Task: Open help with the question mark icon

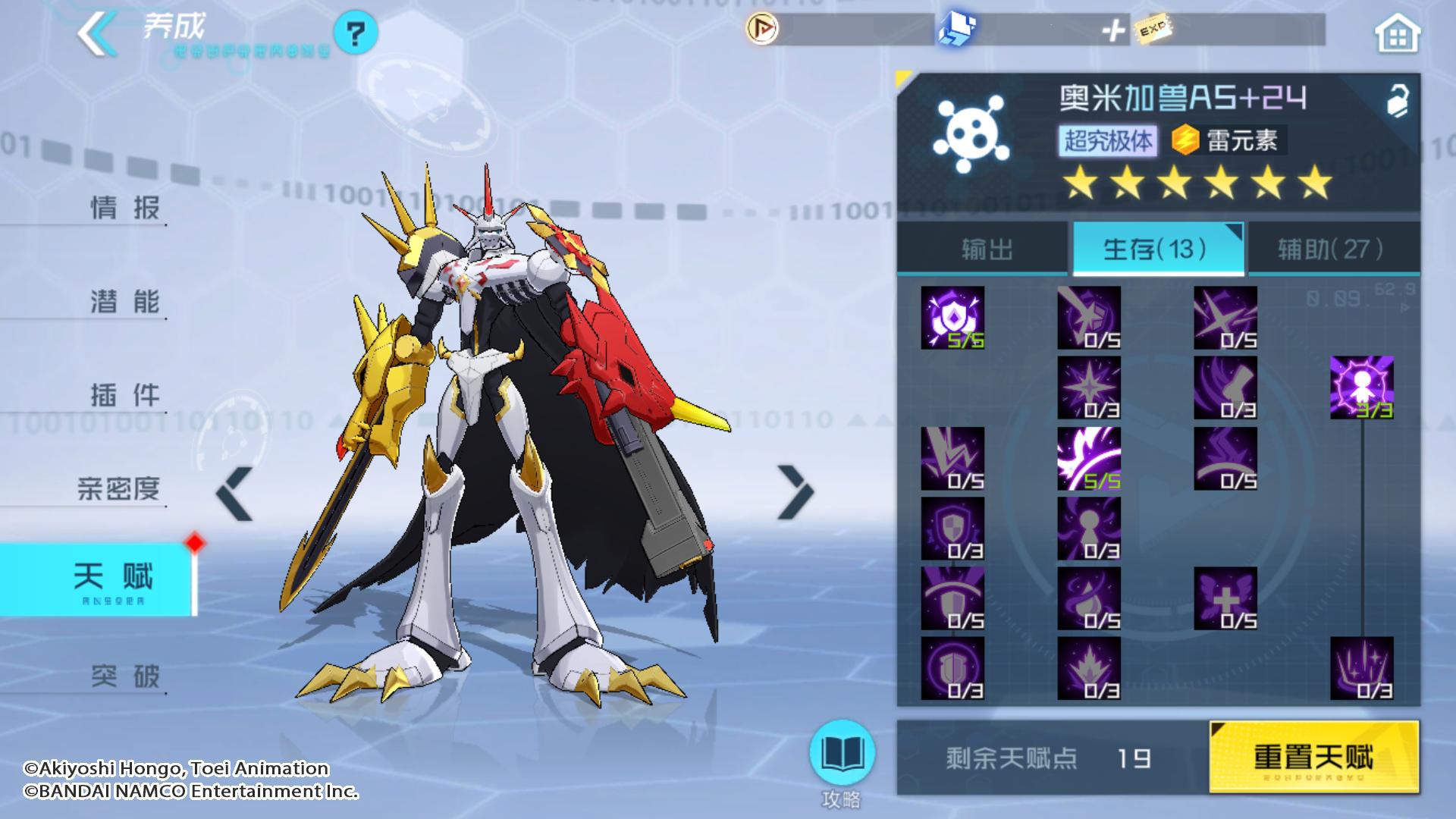Action: pos(356,32)
